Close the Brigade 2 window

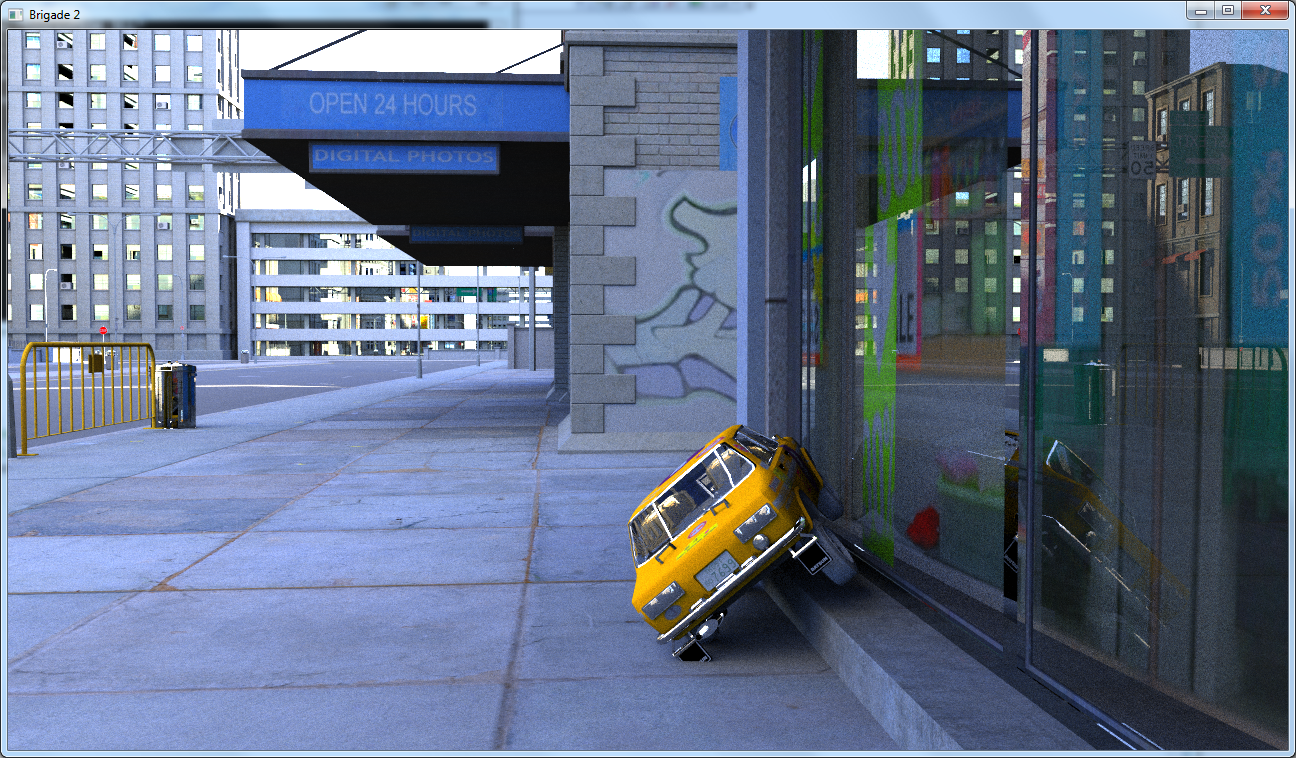pos(1263,10)
